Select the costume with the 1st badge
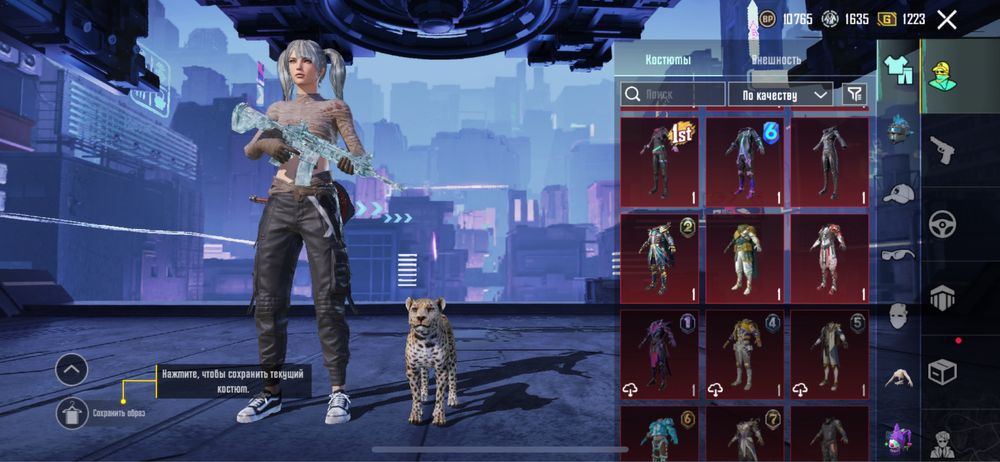The image size is (1000, 462). 660,161
